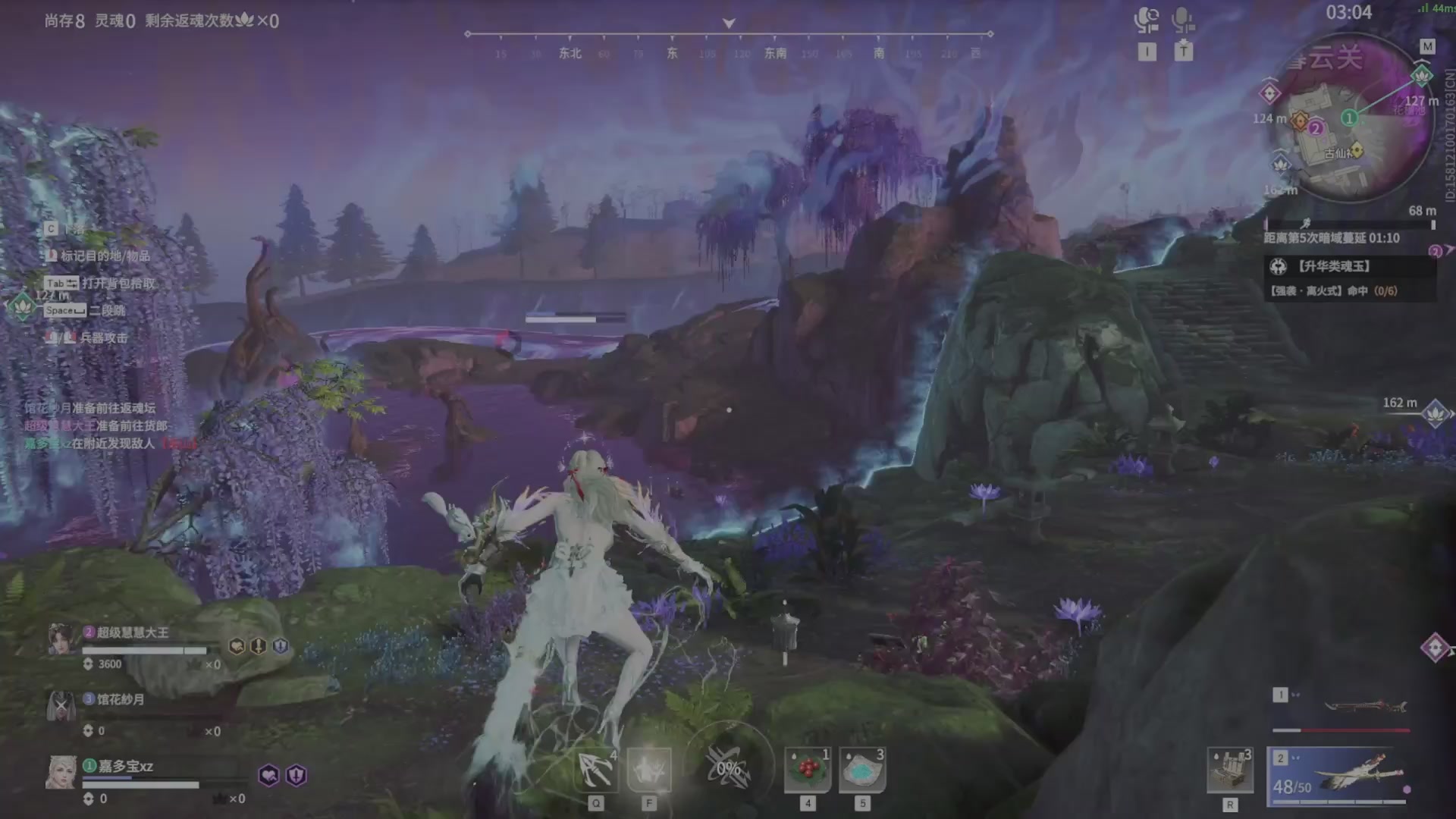
Task: Click the green lotus marker on the minimap
Action: point(1421,75)
